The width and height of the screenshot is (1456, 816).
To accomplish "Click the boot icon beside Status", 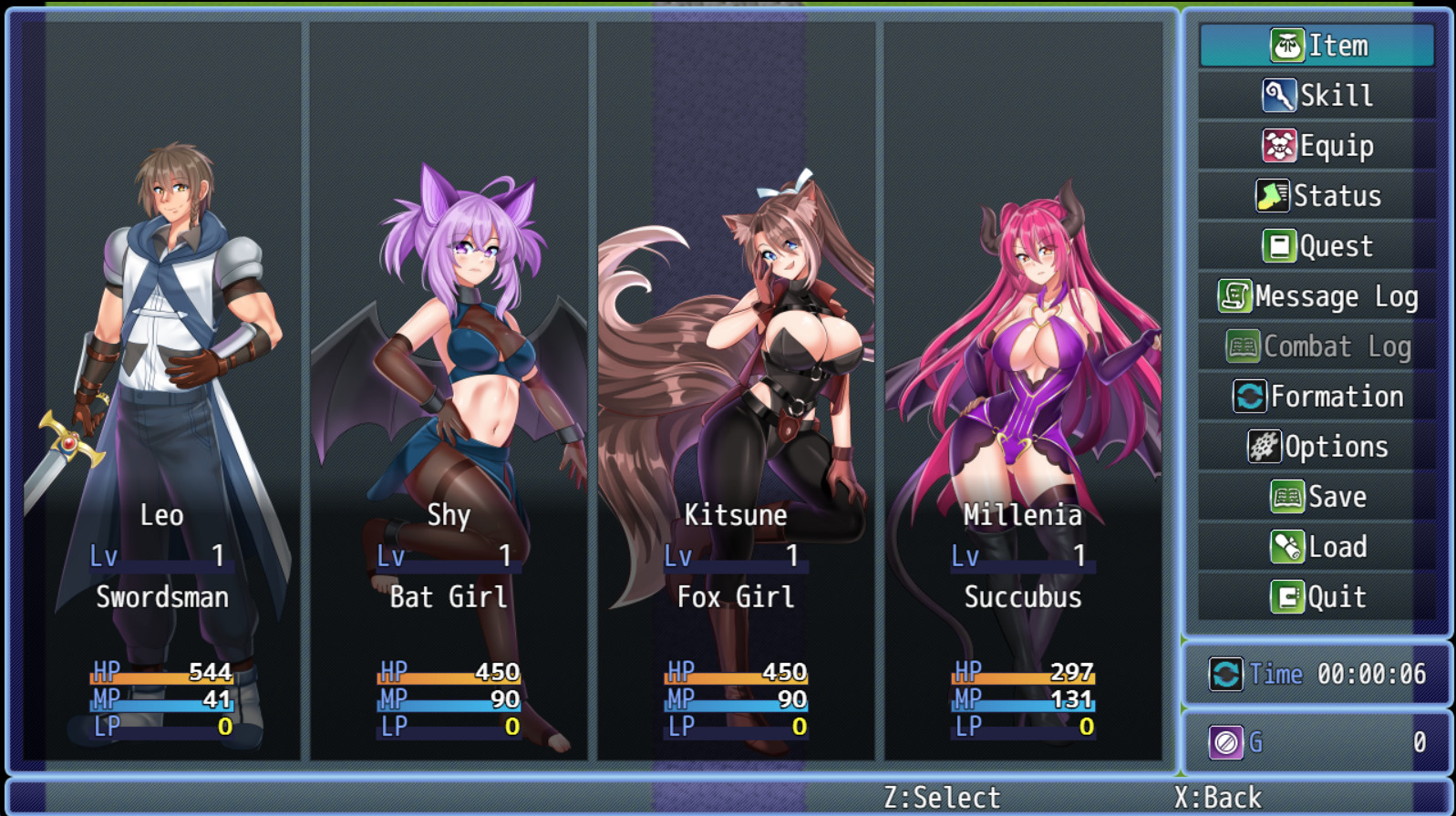I will pyautogui.click(x=1273, y=194).
